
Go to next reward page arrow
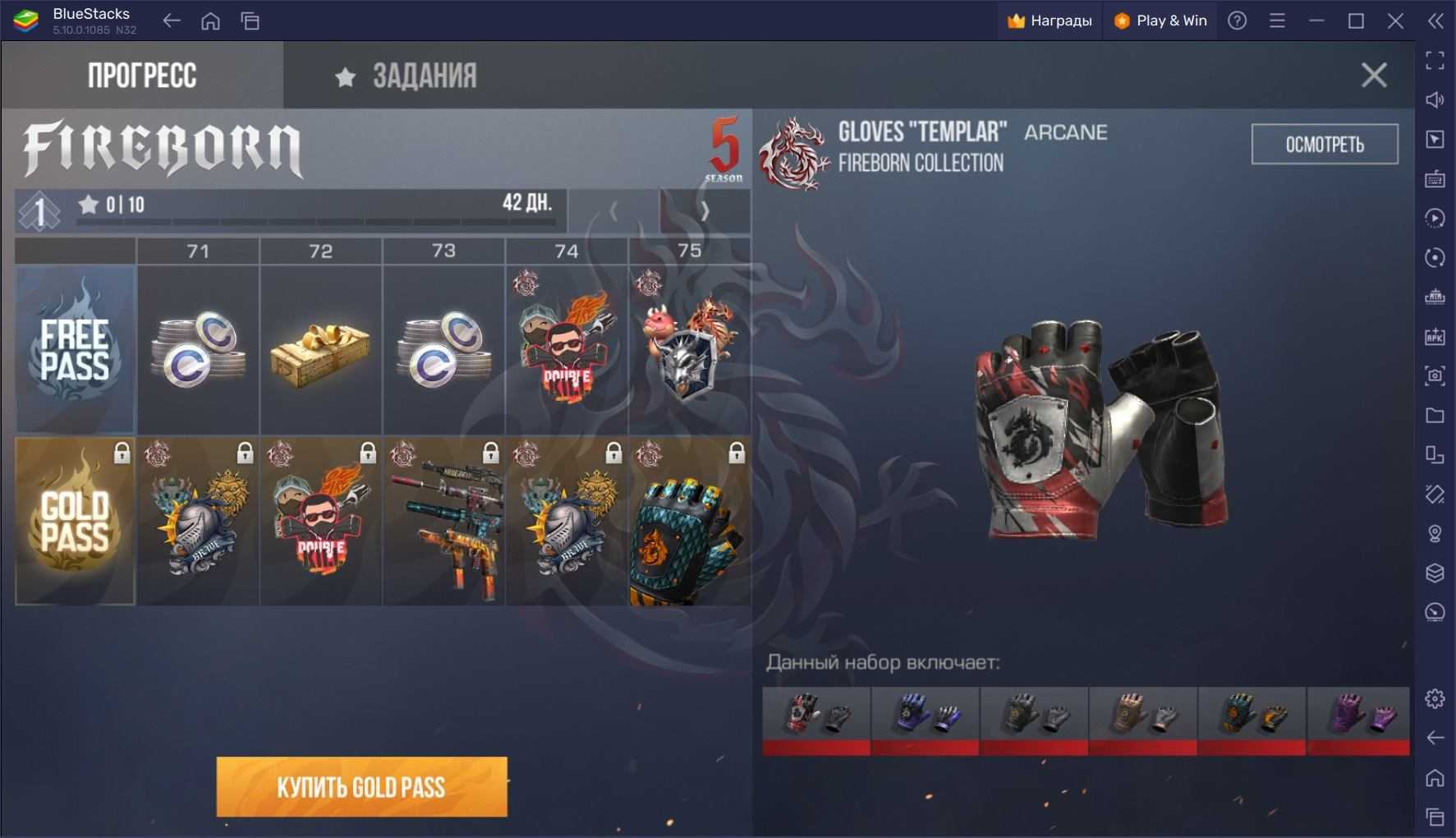point(705,212)
